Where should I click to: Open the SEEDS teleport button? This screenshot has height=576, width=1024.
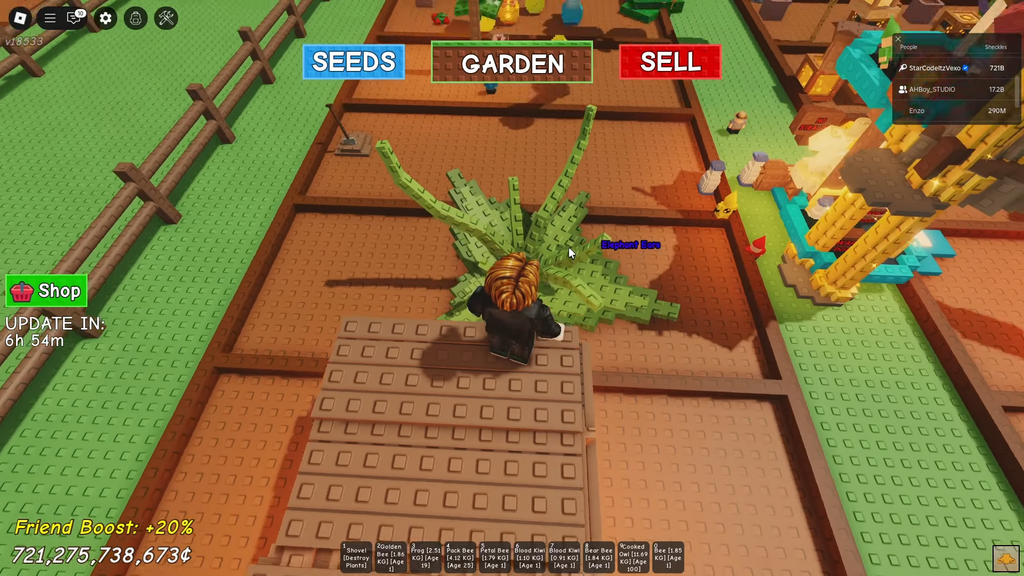click(x=354, y=62)
